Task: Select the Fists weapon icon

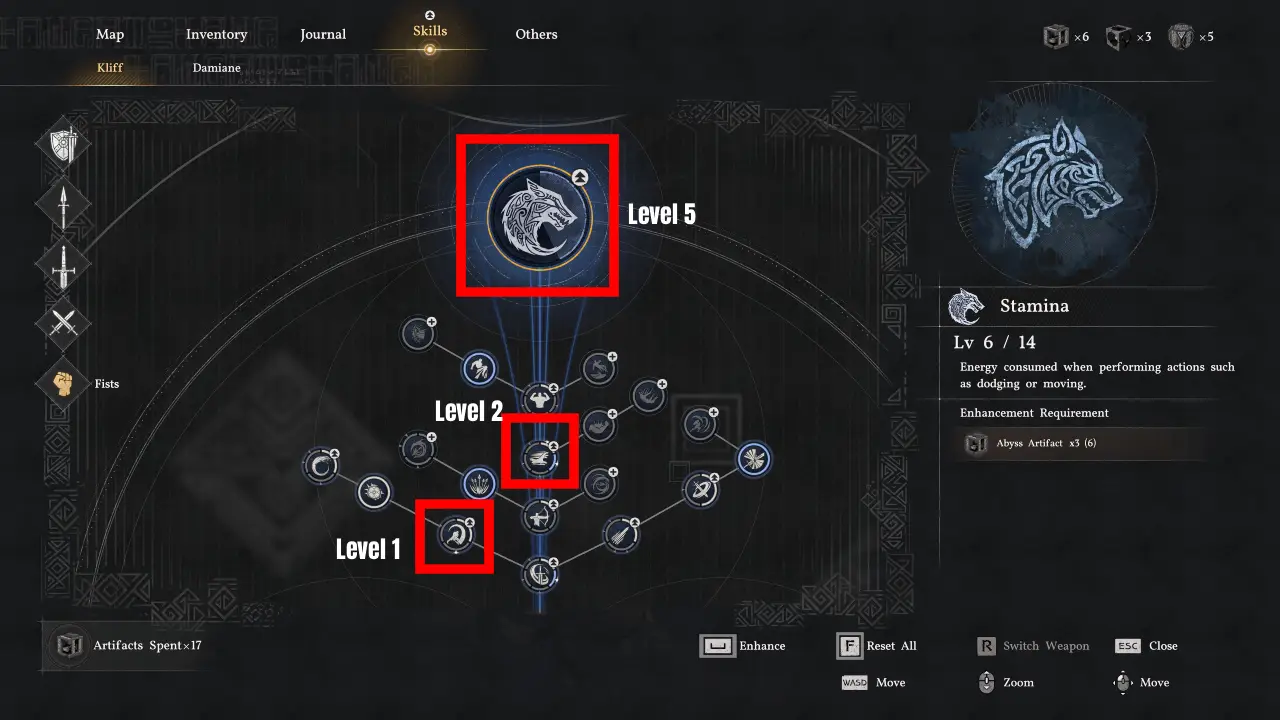Action: (x=63, y=383)
